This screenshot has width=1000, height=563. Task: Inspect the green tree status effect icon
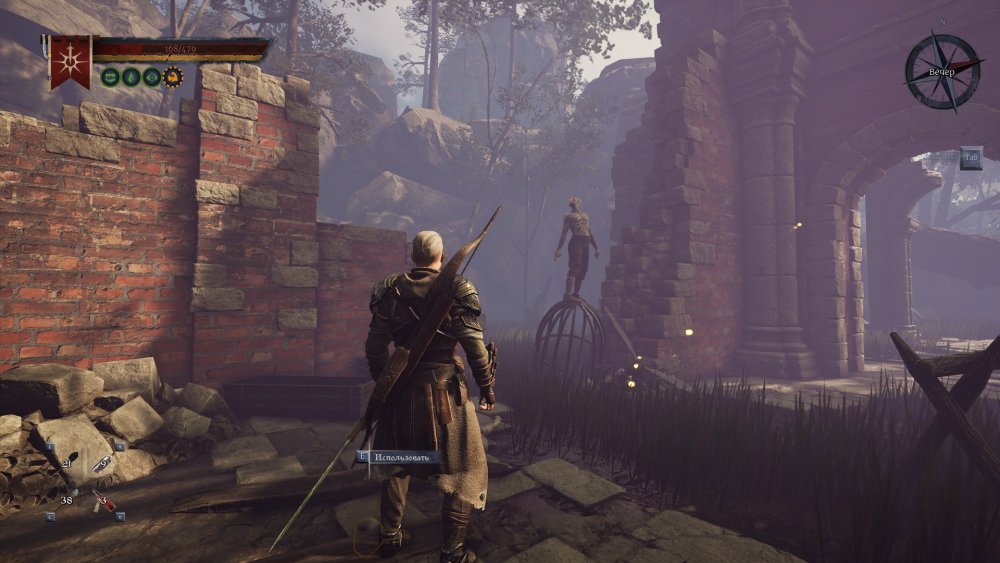pos(131,76)
